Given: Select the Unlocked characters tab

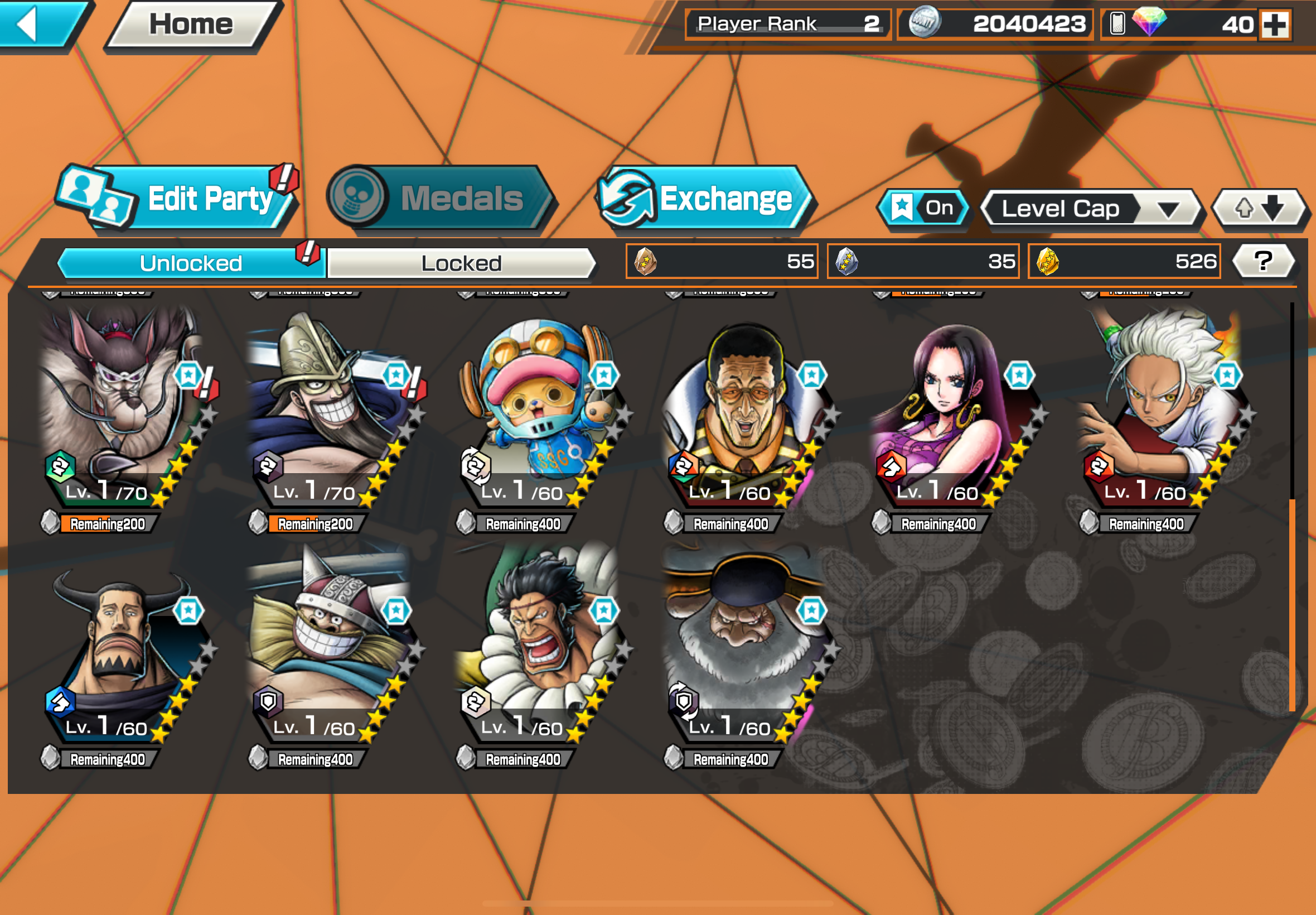Looking at the screenshot, I should pos(191,263).
